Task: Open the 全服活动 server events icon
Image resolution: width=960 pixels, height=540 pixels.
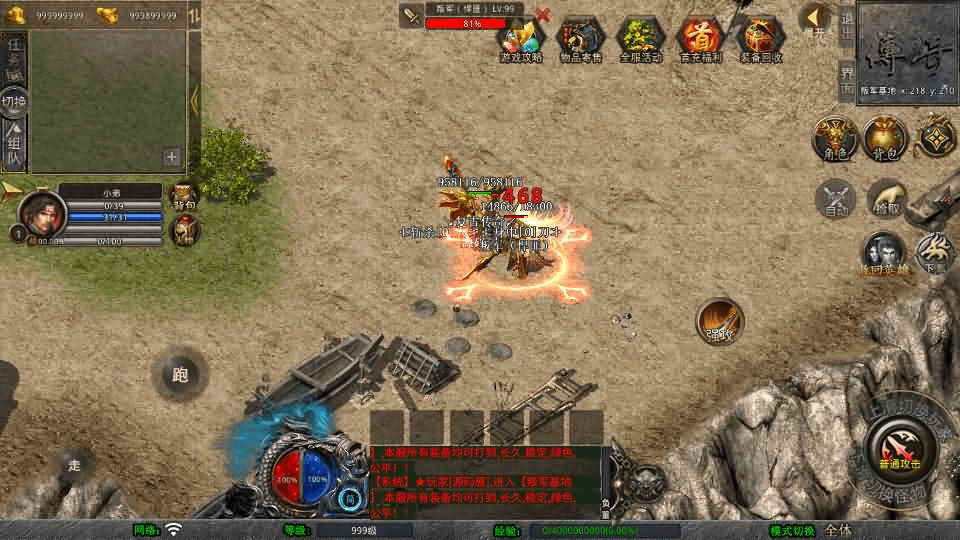Action: pos(640,39)
